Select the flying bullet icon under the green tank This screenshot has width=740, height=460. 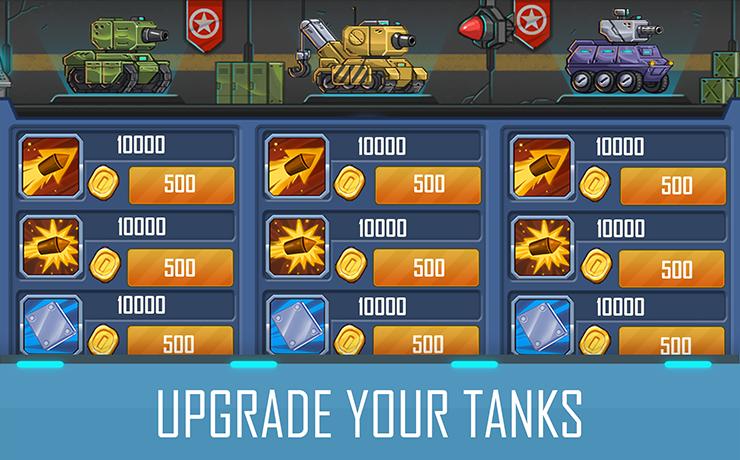point(50,164)
